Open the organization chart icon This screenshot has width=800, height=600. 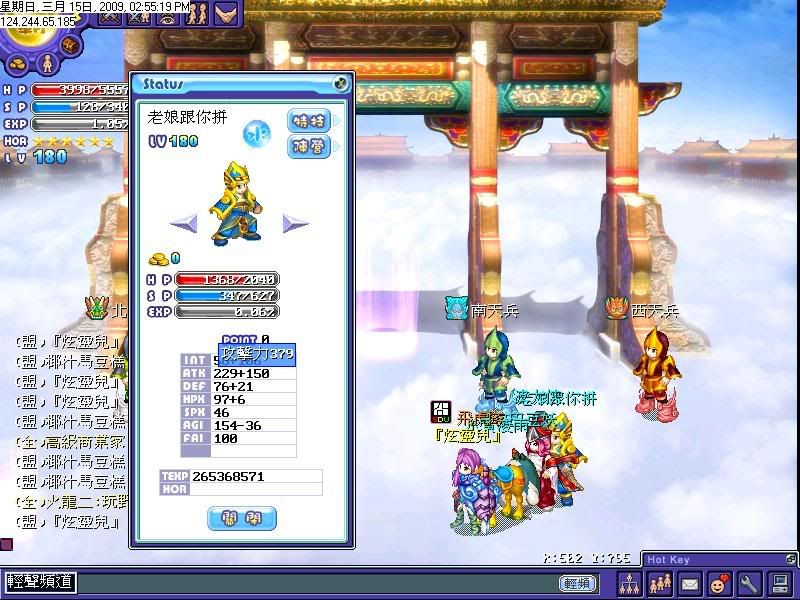(631, 583)
